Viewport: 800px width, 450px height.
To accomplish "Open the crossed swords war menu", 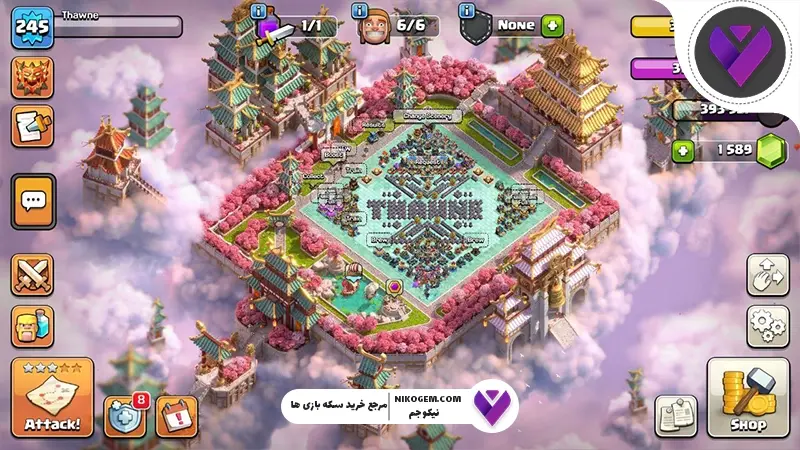I will pos(33,275).
